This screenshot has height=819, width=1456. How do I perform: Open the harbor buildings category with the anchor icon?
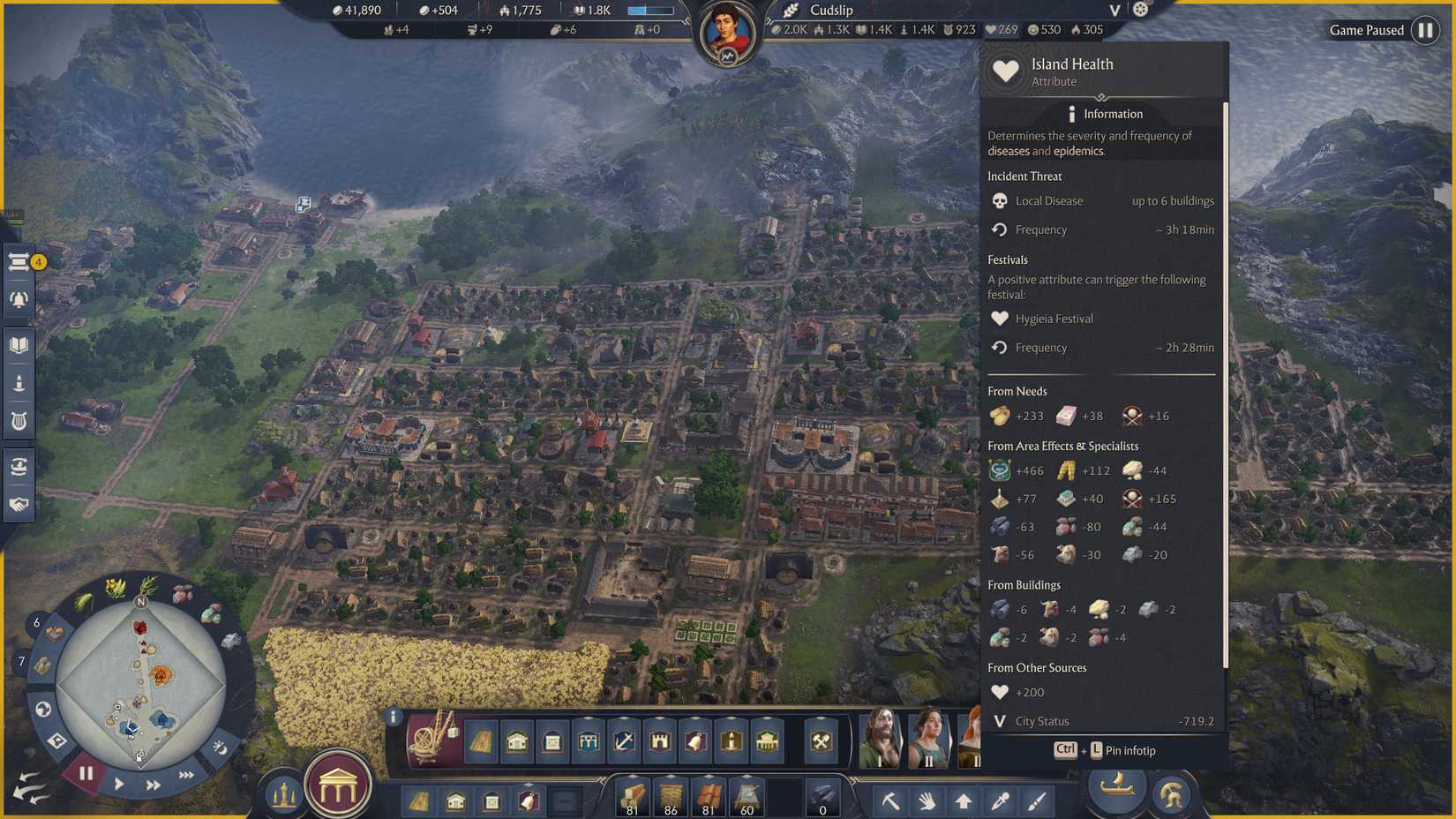tap(623, 742)
